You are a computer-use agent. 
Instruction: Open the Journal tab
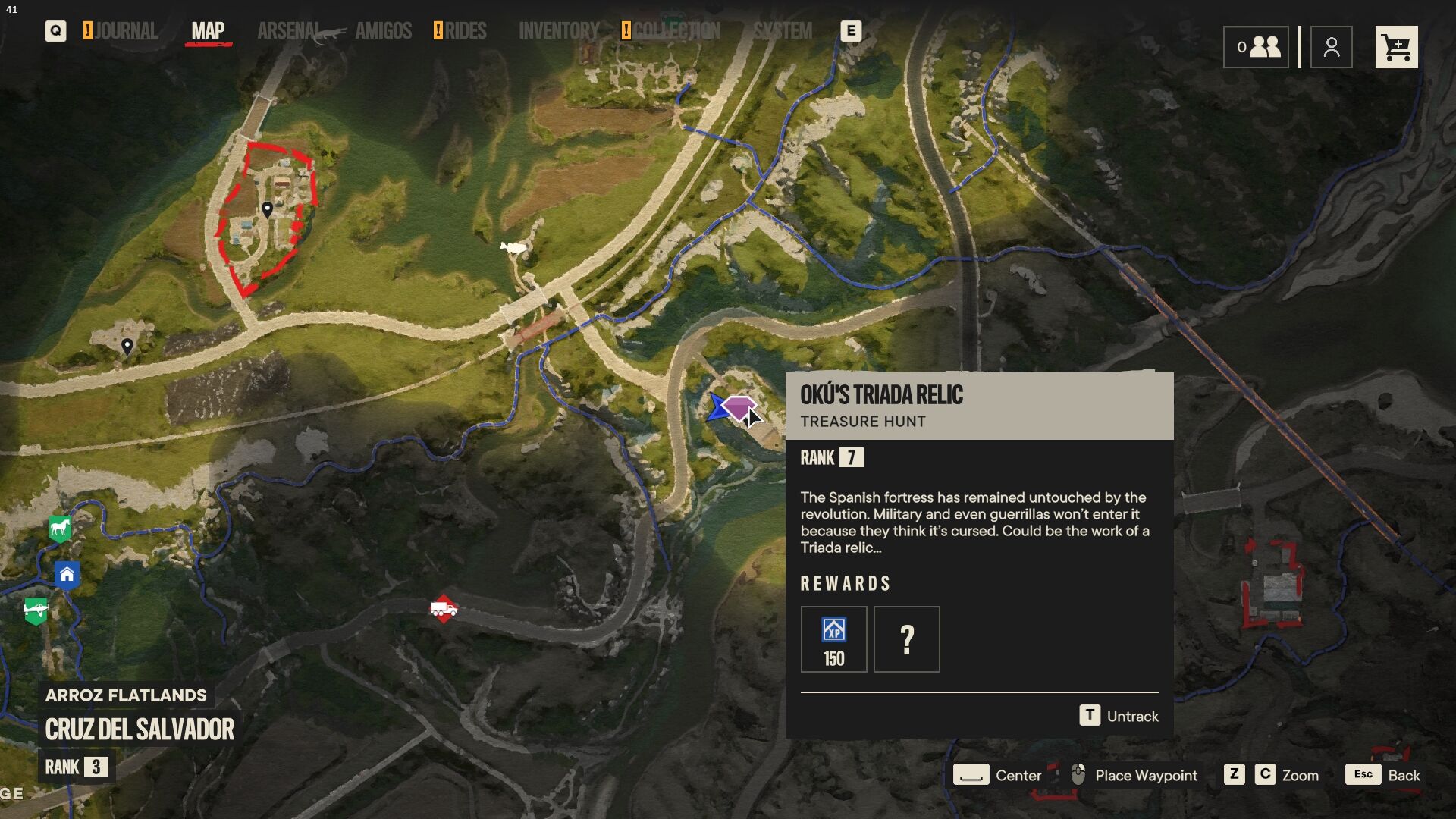coord(125,31)
